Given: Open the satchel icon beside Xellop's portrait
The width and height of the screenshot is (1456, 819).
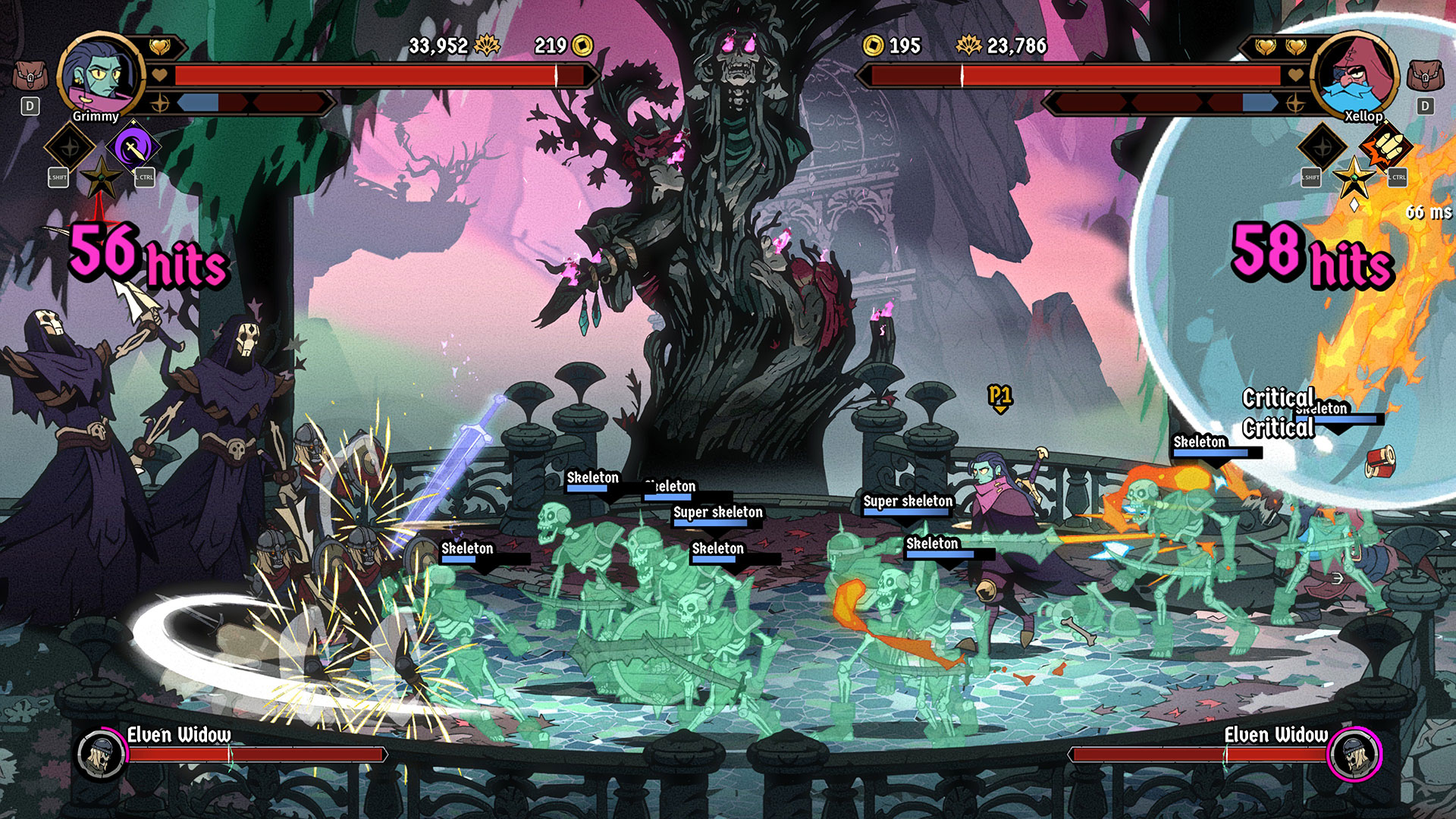Looking at the screenshot, I should pyautogui.click(x=1425, y=77).
